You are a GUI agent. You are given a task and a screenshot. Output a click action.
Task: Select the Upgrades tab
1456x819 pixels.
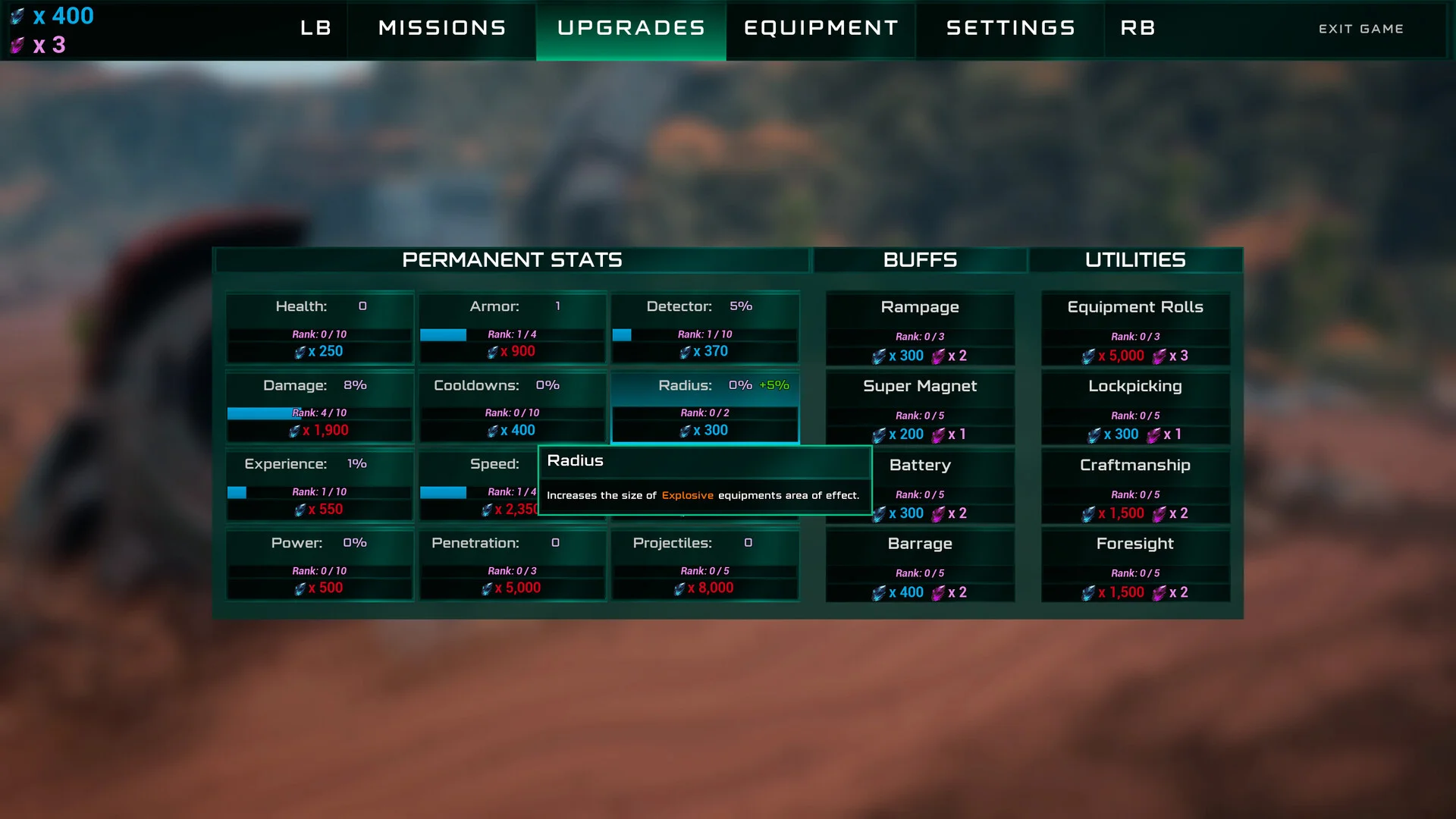pos(631,29)
